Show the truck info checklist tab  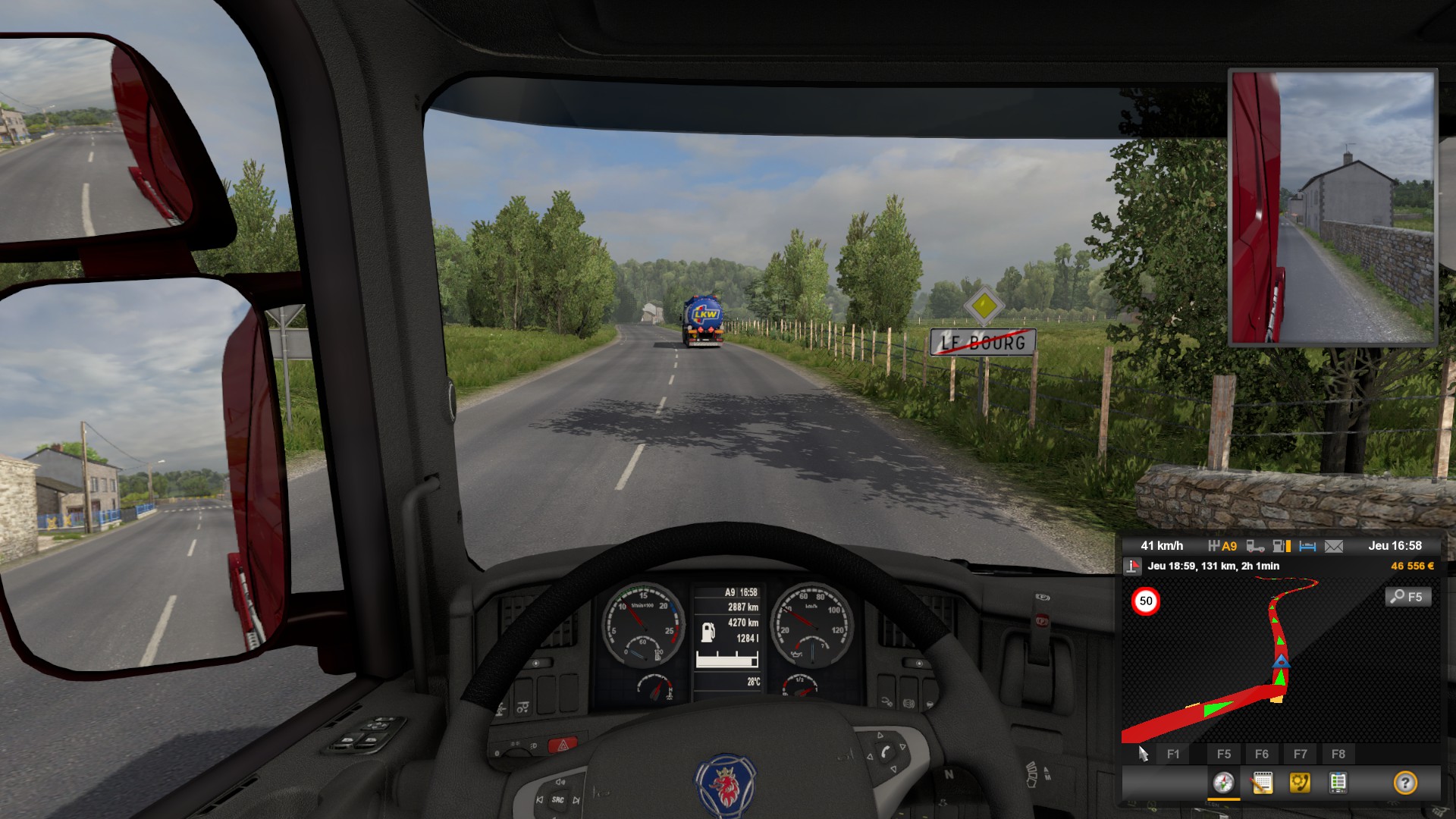[1338, 783]
